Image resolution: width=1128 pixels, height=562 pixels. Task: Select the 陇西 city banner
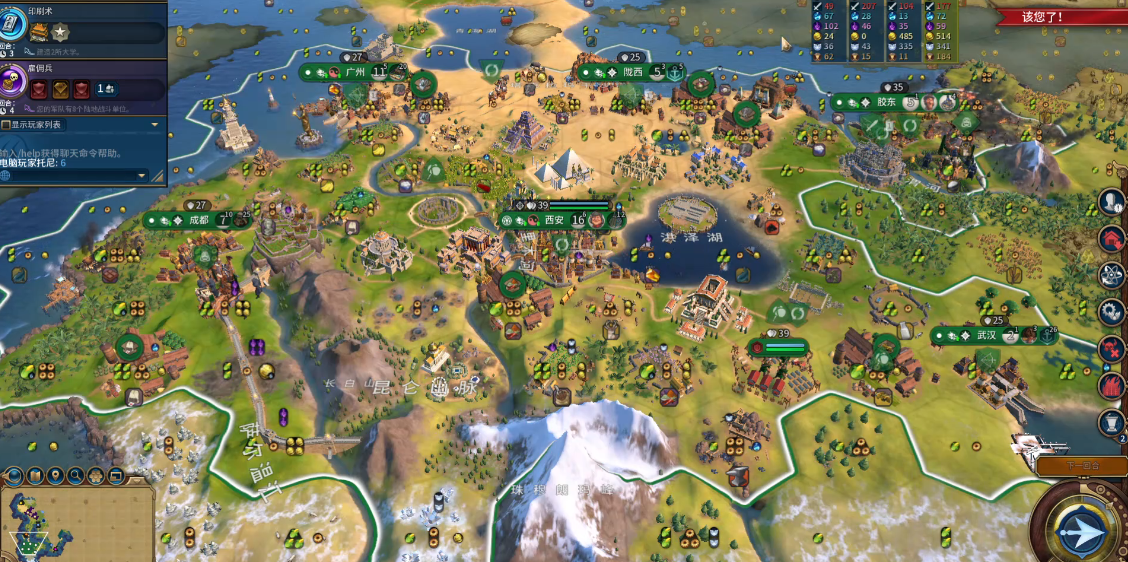pos(632,72)
